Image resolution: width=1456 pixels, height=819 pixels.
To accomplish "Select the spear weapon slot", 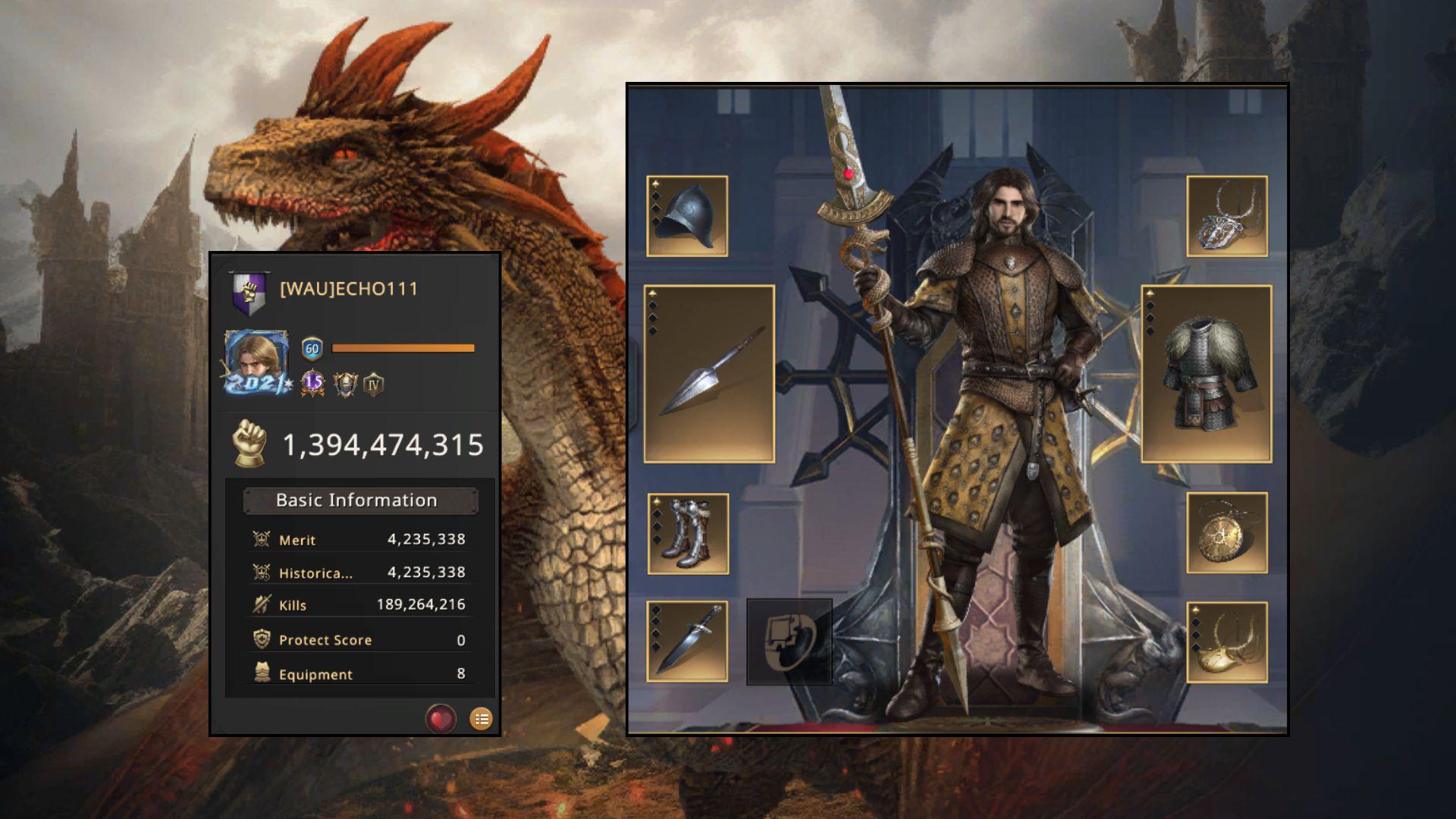I will click(x=709, y=374).
